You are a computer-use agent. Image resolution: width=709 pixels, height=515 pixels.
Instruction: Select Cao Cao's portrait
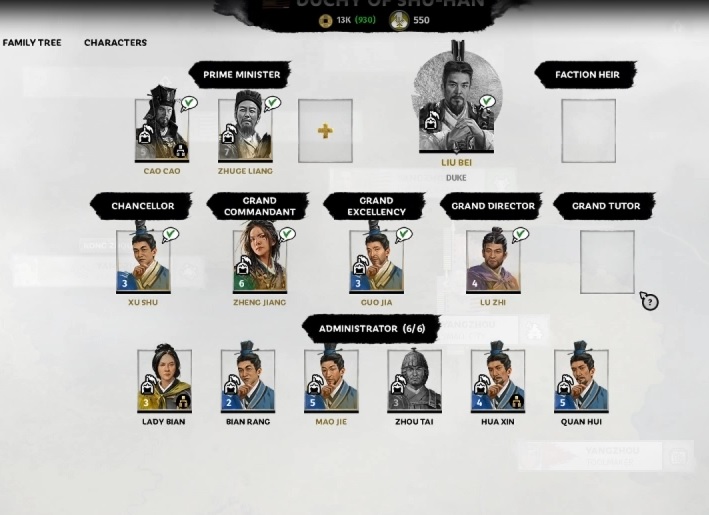pos(162,128)
